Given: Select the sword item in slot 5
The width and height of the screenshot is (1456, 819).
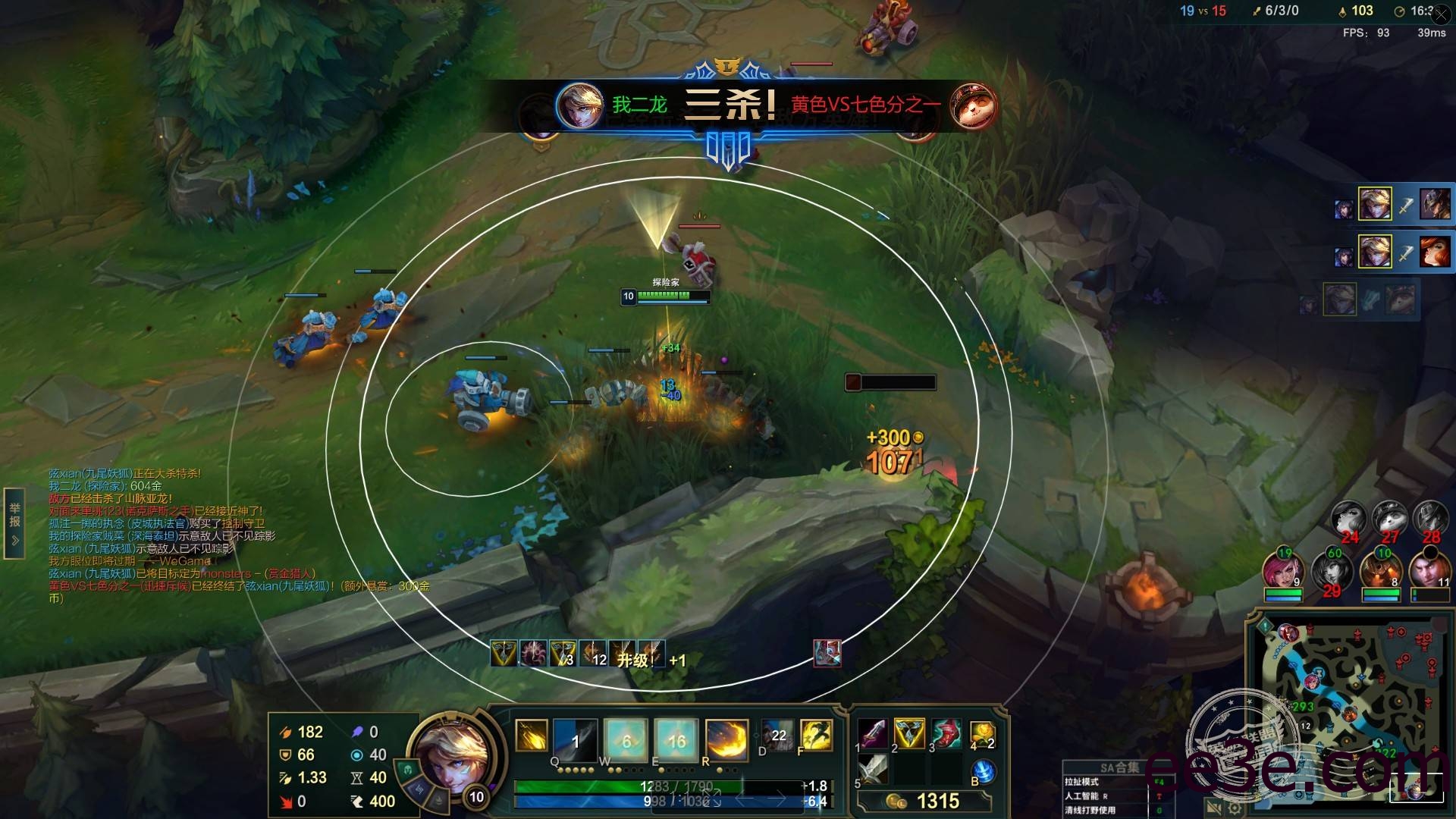Looking at the screenshot, I should (x=874, y=770).
